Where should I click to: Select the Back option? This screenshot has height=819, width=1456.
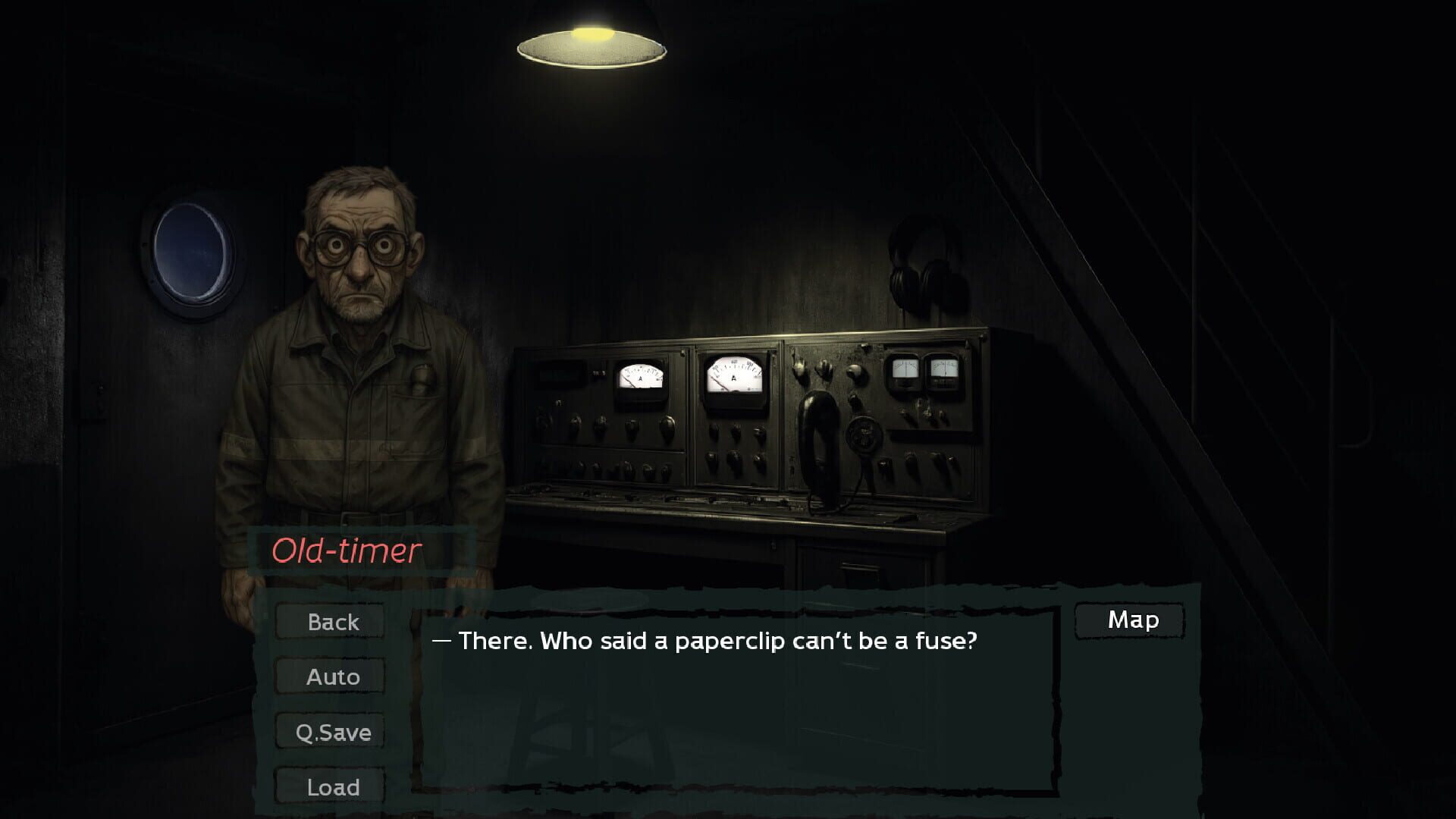(x=331, y=622)
